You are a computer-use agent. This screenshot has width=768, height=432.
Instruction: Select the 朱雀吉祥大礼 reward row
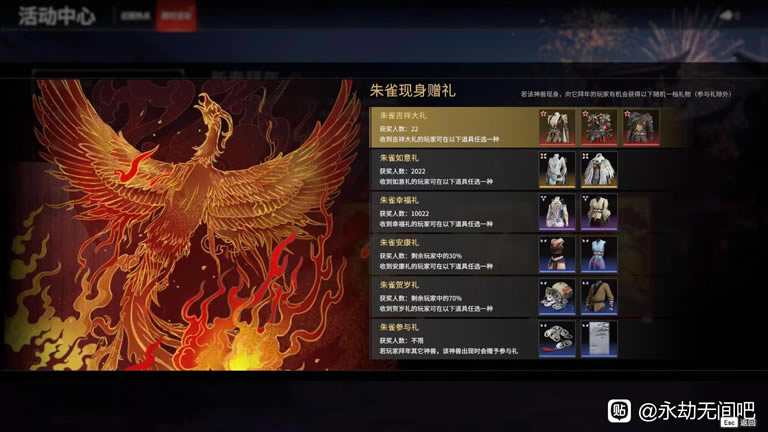click(x=452, y=127)
